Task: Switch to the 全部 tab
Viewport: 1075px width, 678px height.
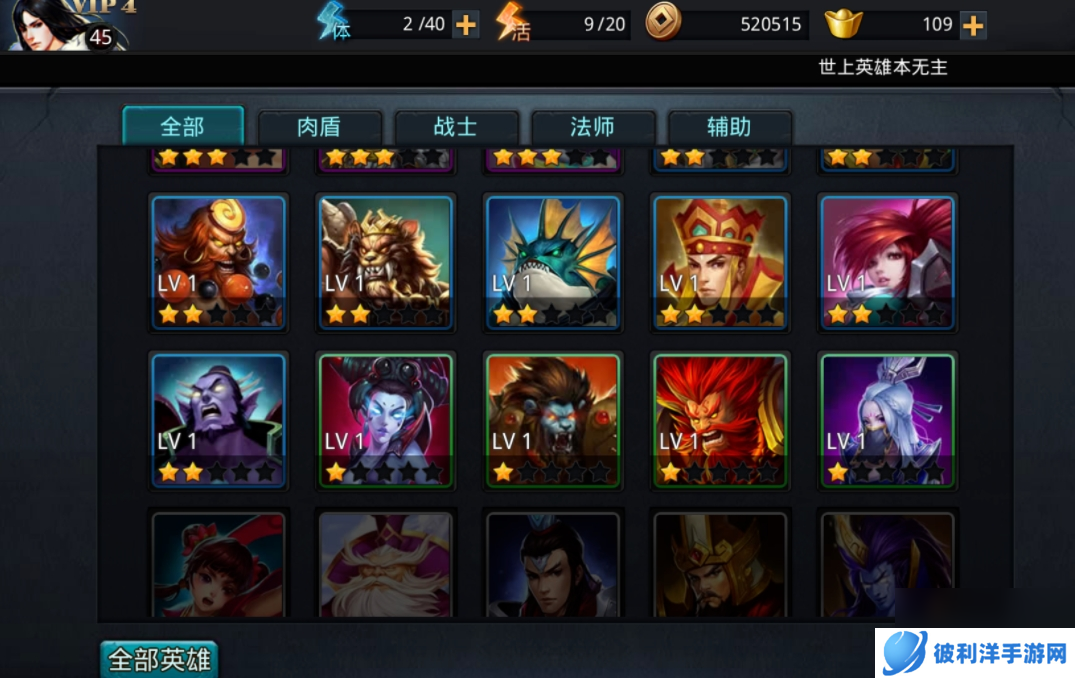Action: click(183, 127)
